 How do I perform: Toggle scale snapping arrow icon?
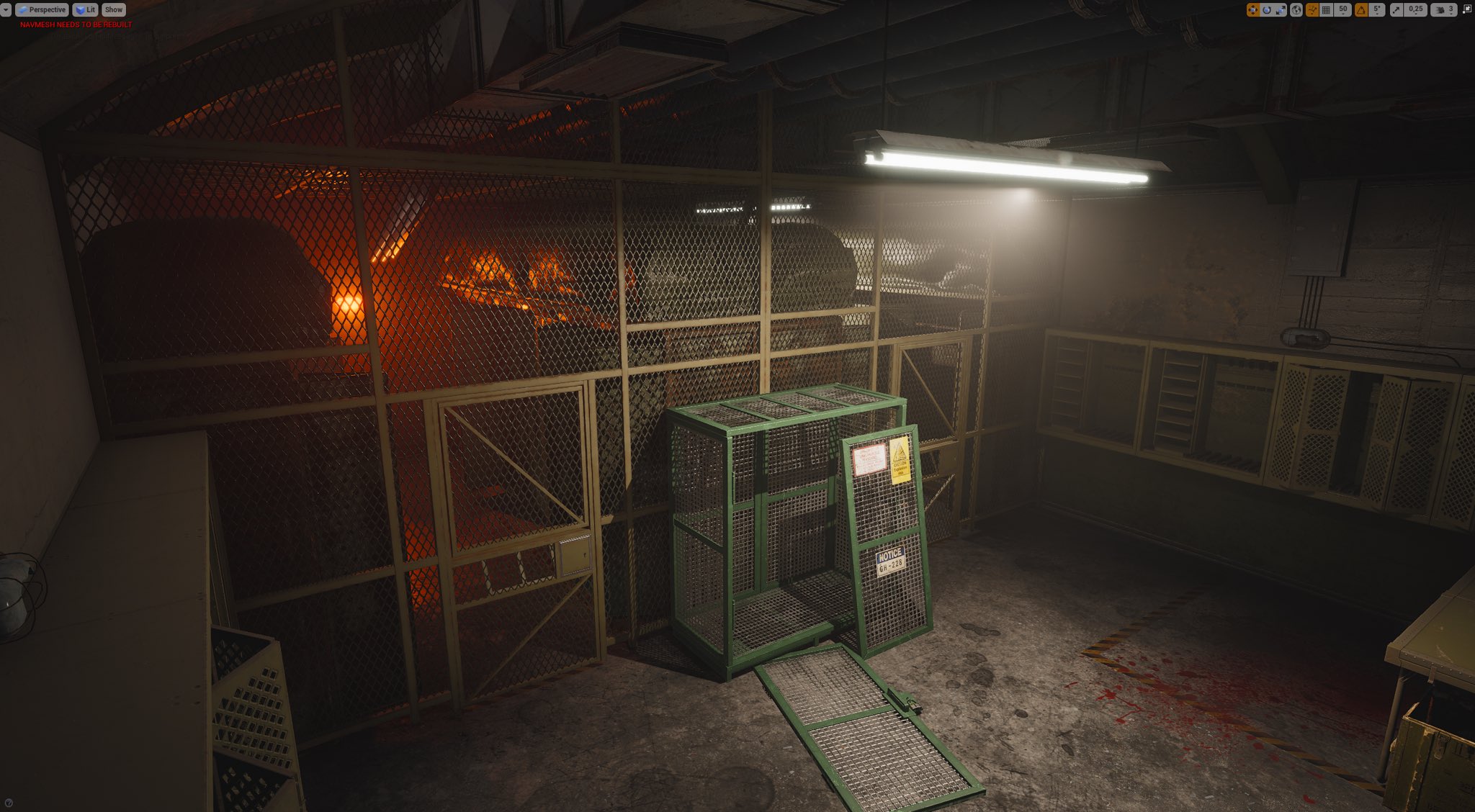1396,10
